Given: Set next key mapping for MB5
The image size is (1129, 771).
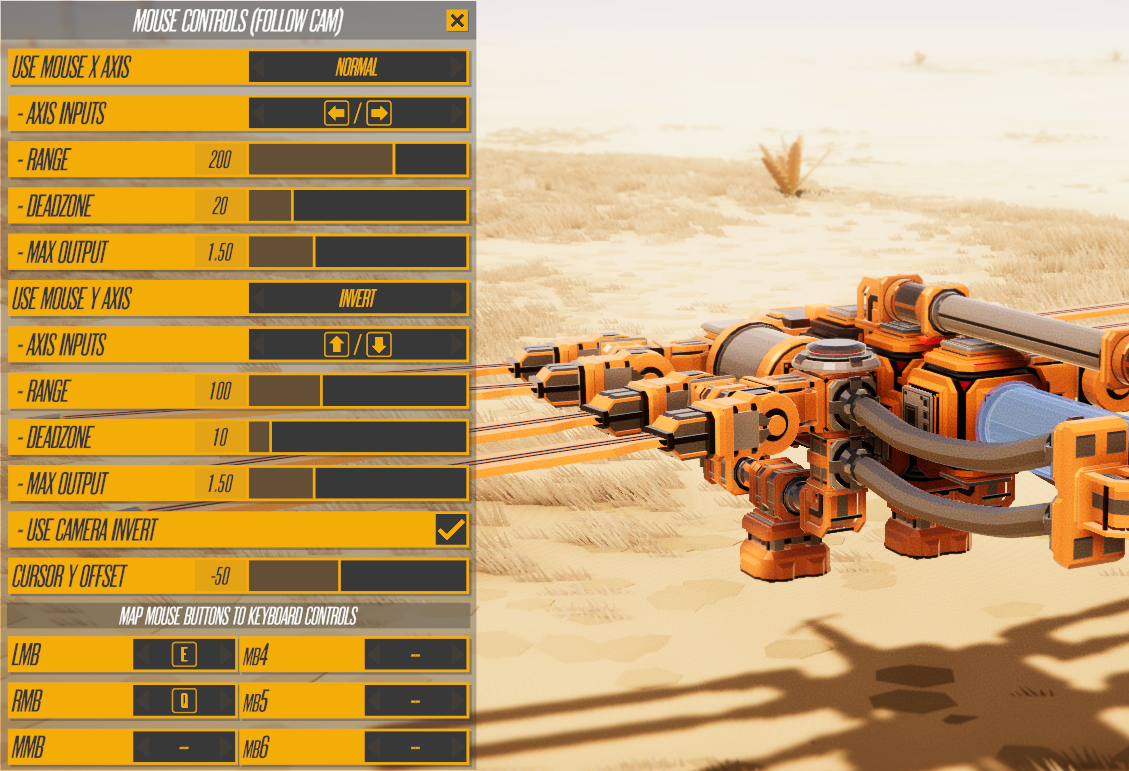Looking at the screenshot, I should (458, 701).
